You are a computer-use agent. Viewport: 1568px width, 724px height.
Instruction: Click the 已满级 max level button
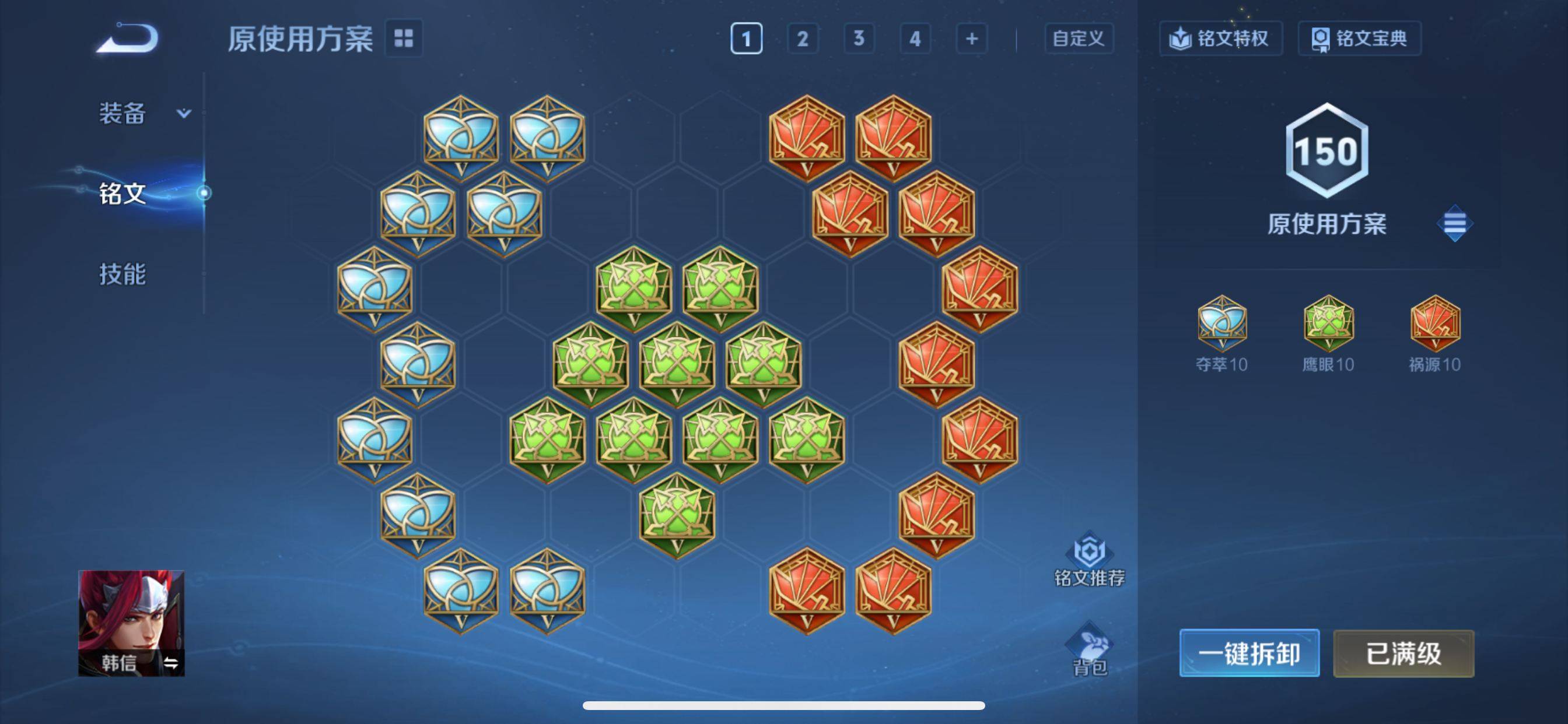point(1403,653)
